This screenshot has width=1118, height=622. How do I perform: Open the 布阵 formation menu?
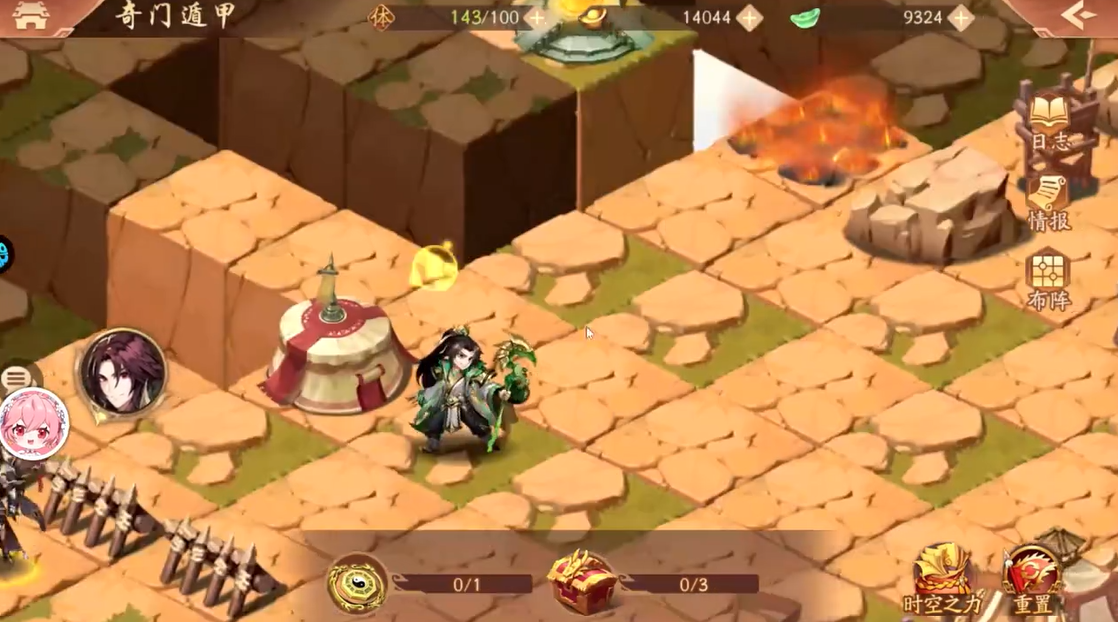click(x=1048, y=280)
